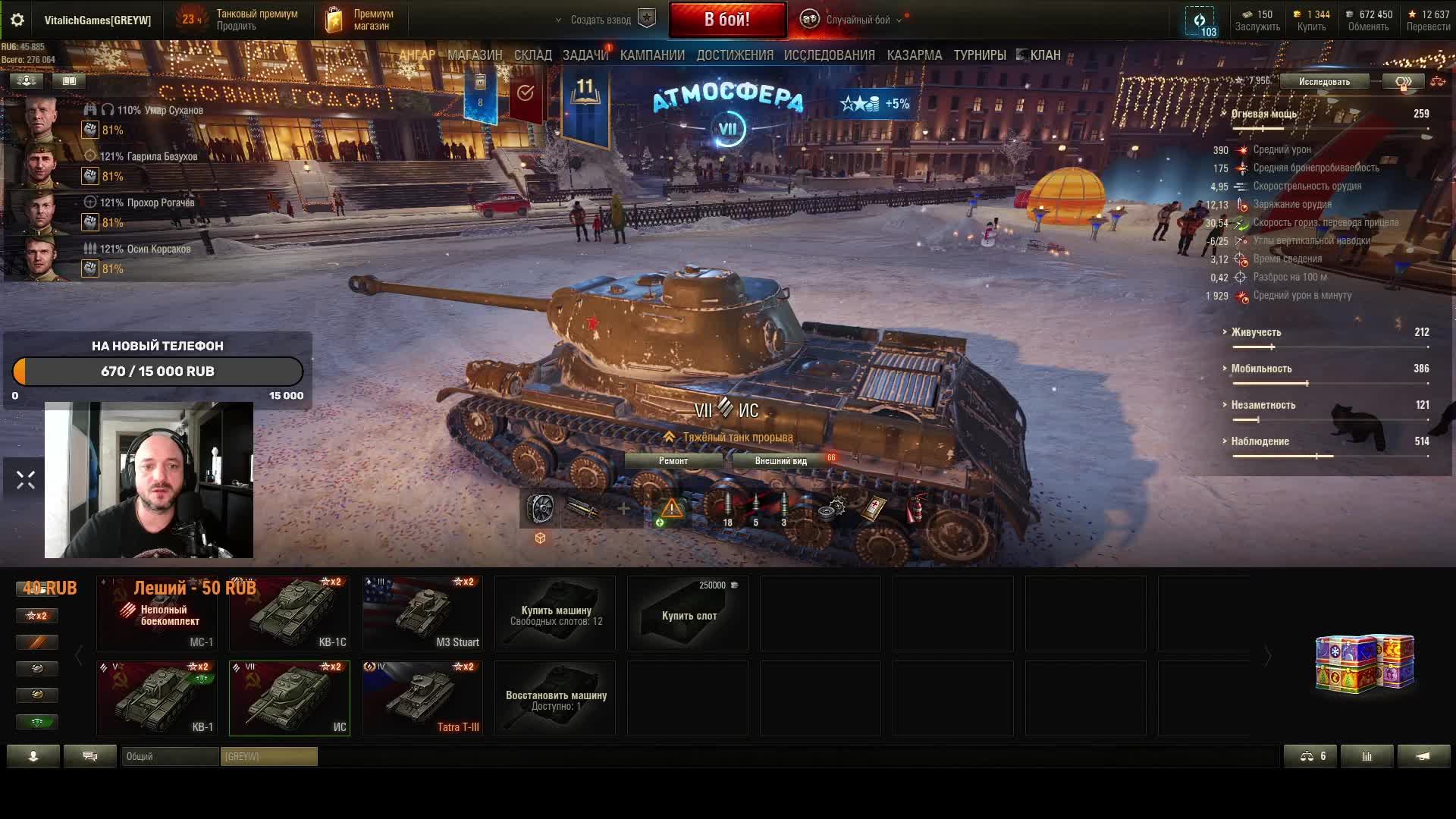Open Внешний вид tank customization
Image resolution: width=1456 pixels, height=819 pixels.
coord(780,461)
